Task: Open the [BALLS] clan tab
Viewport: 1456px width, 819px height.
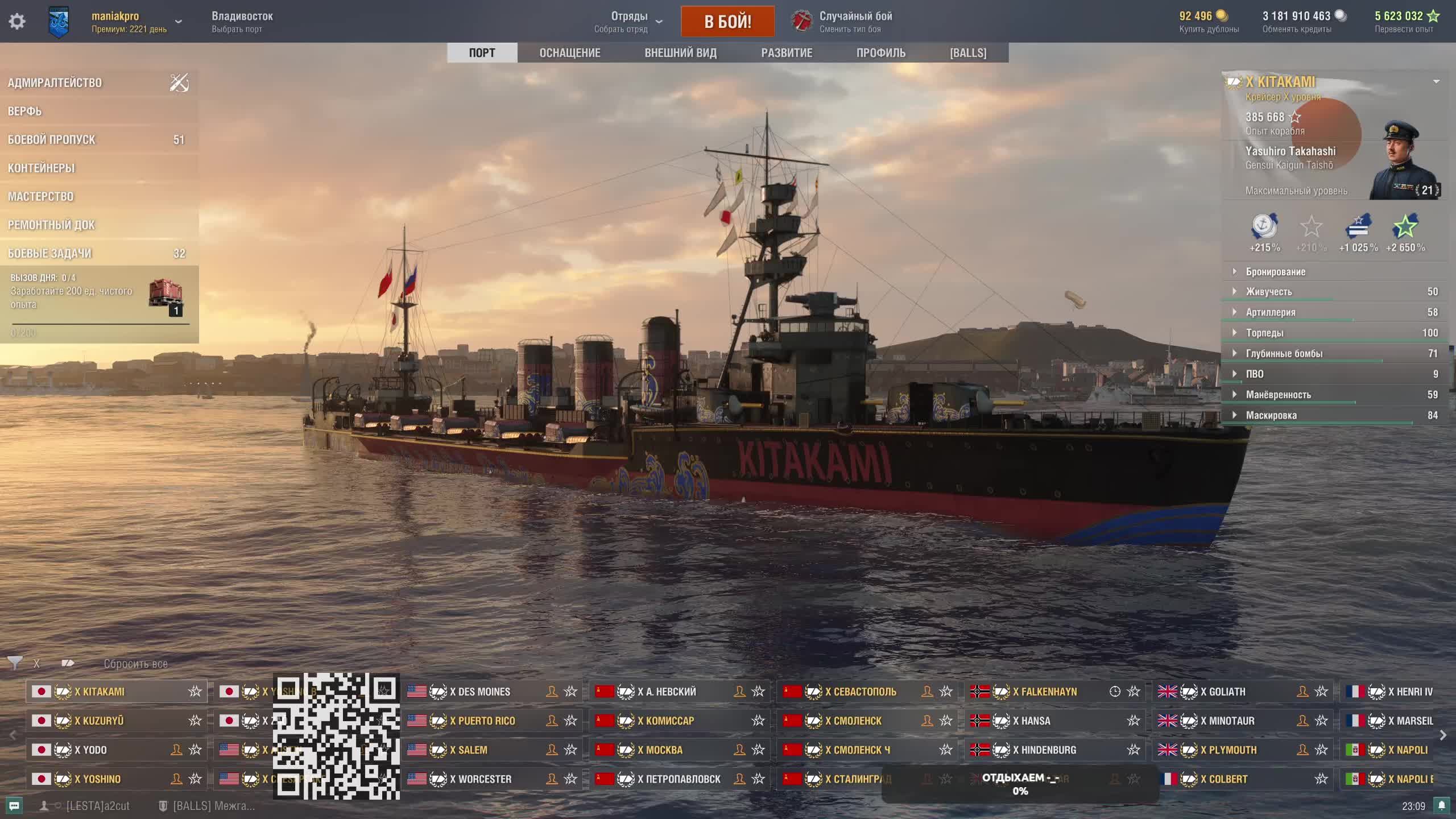Action: coord(968,53)
